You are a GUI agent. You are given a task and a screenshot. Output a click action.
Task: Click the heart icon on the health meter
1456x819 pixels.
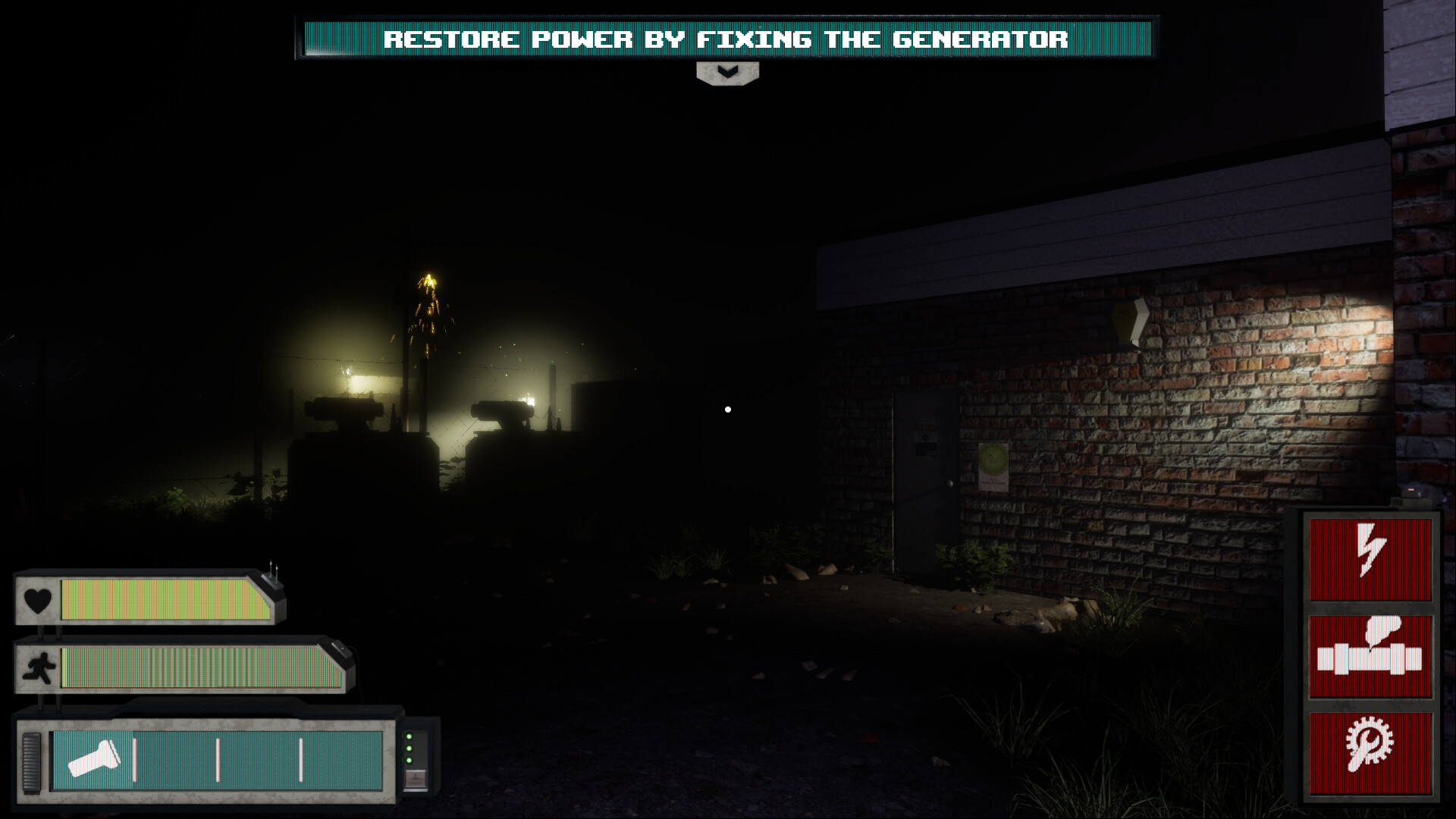tap(36, 600)
